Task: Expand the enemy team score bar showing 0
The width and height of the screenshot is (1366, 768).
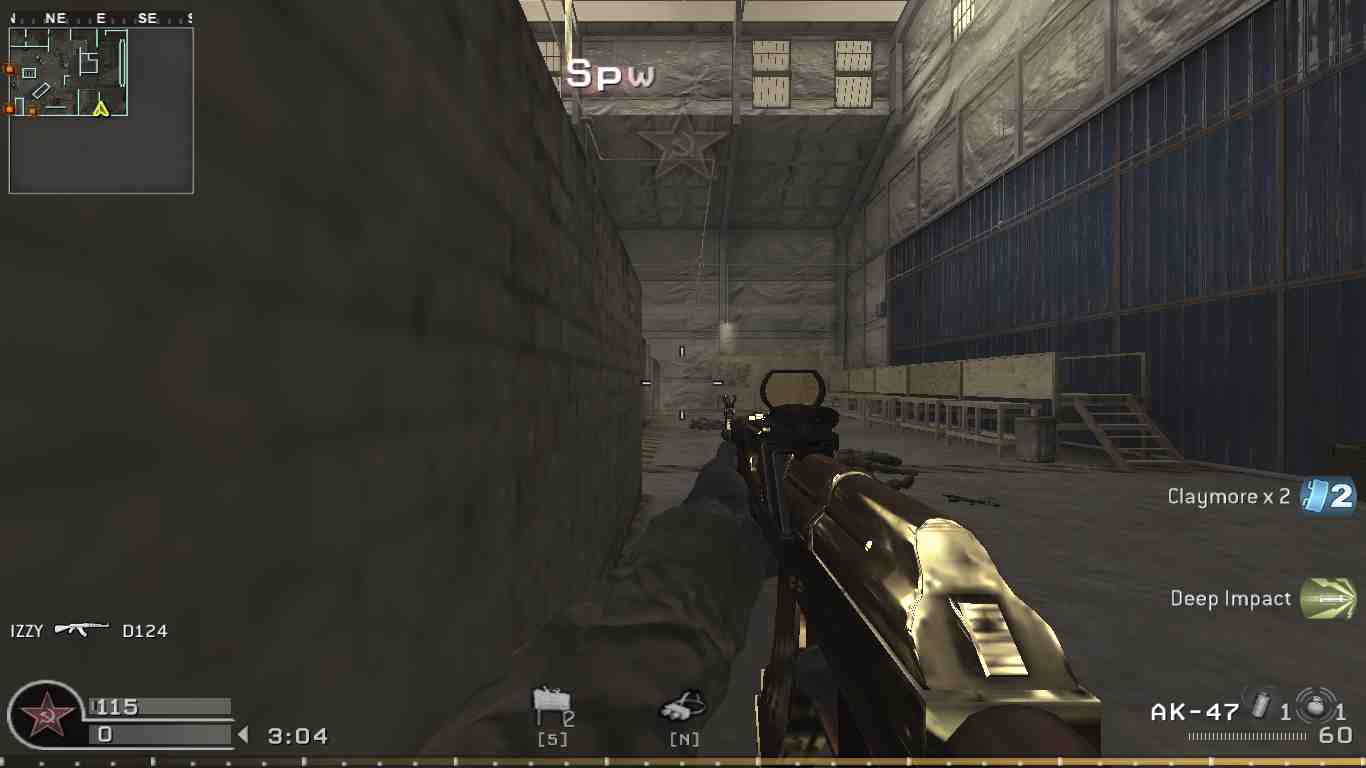Action: (x=160, y=735)
